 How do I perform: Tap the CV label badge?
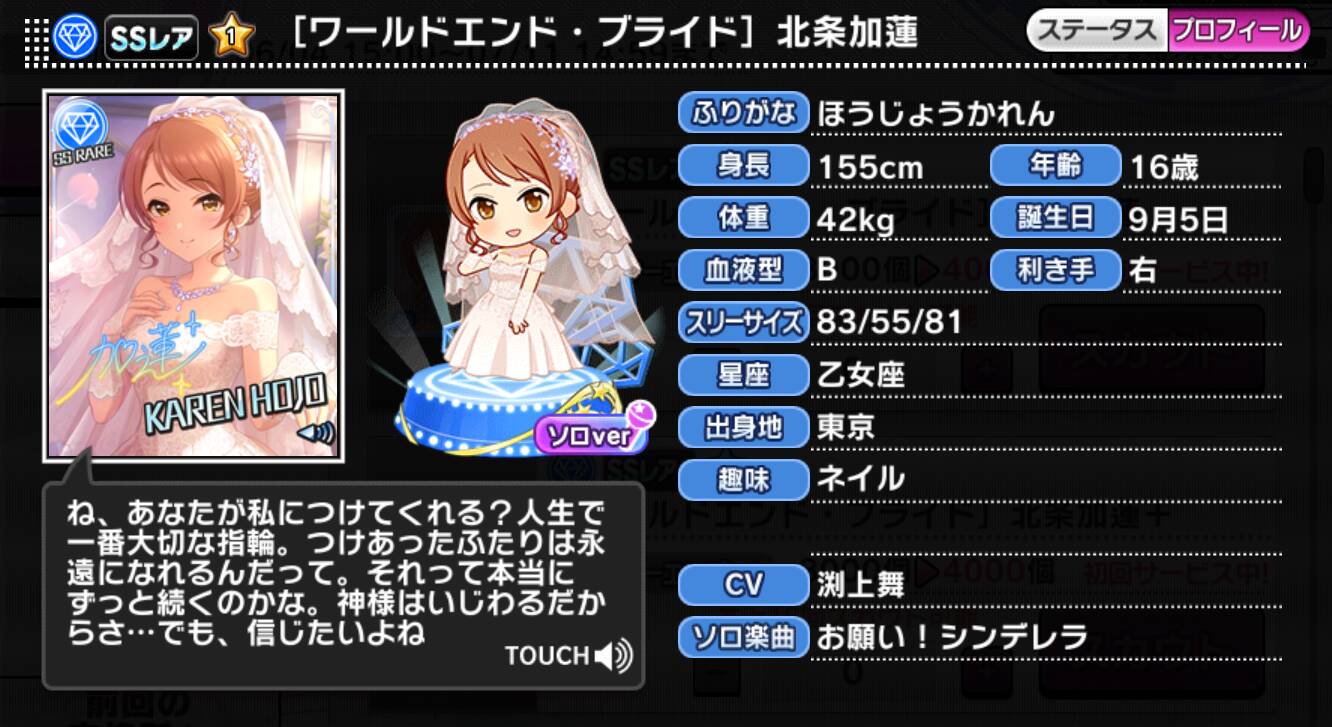tap(743, 583)
